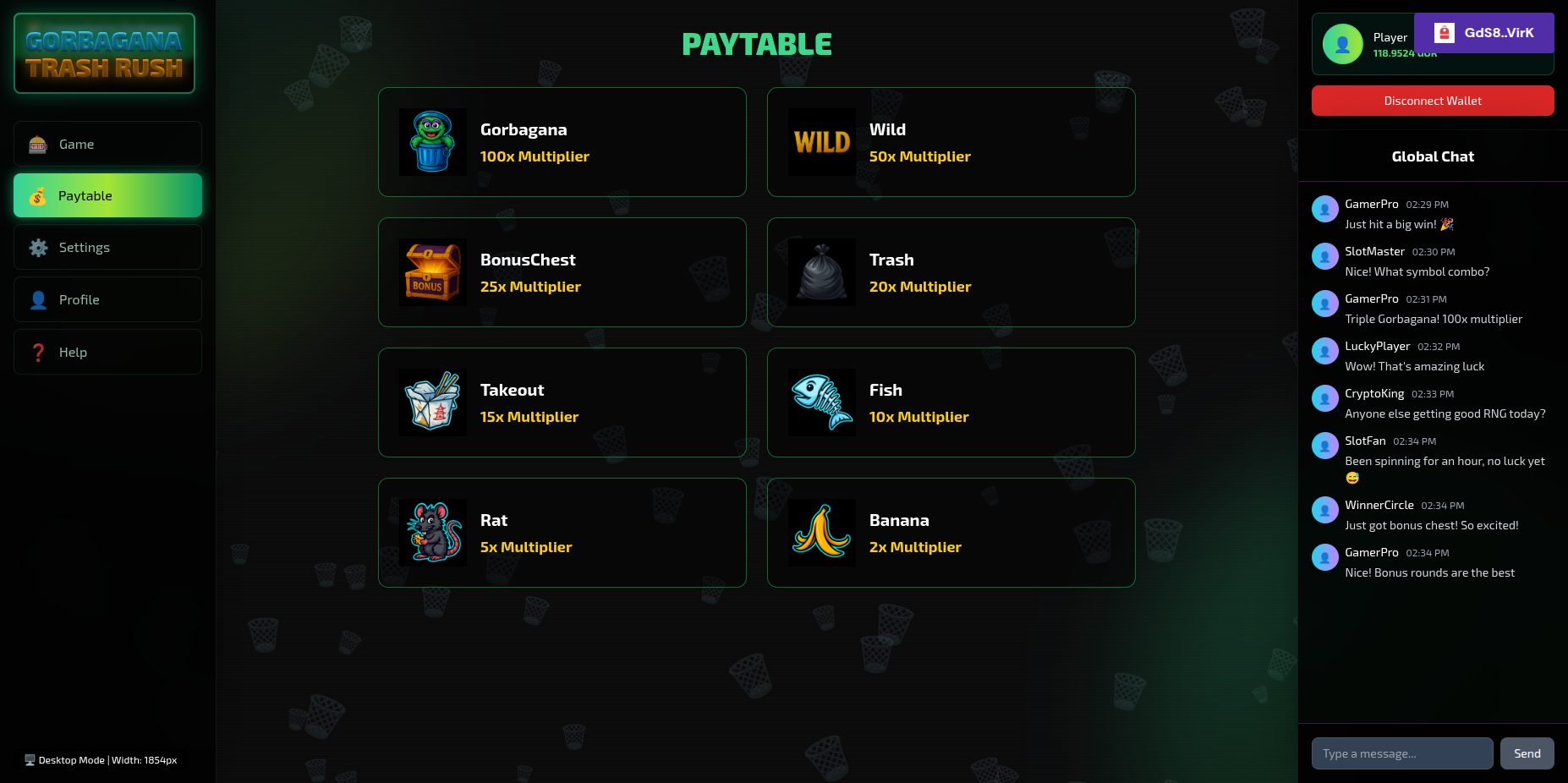Click the Fish skeleton symbol icon
This screenshot has height=783, width=1568.
pyautogui.click(x=821, y=402)
